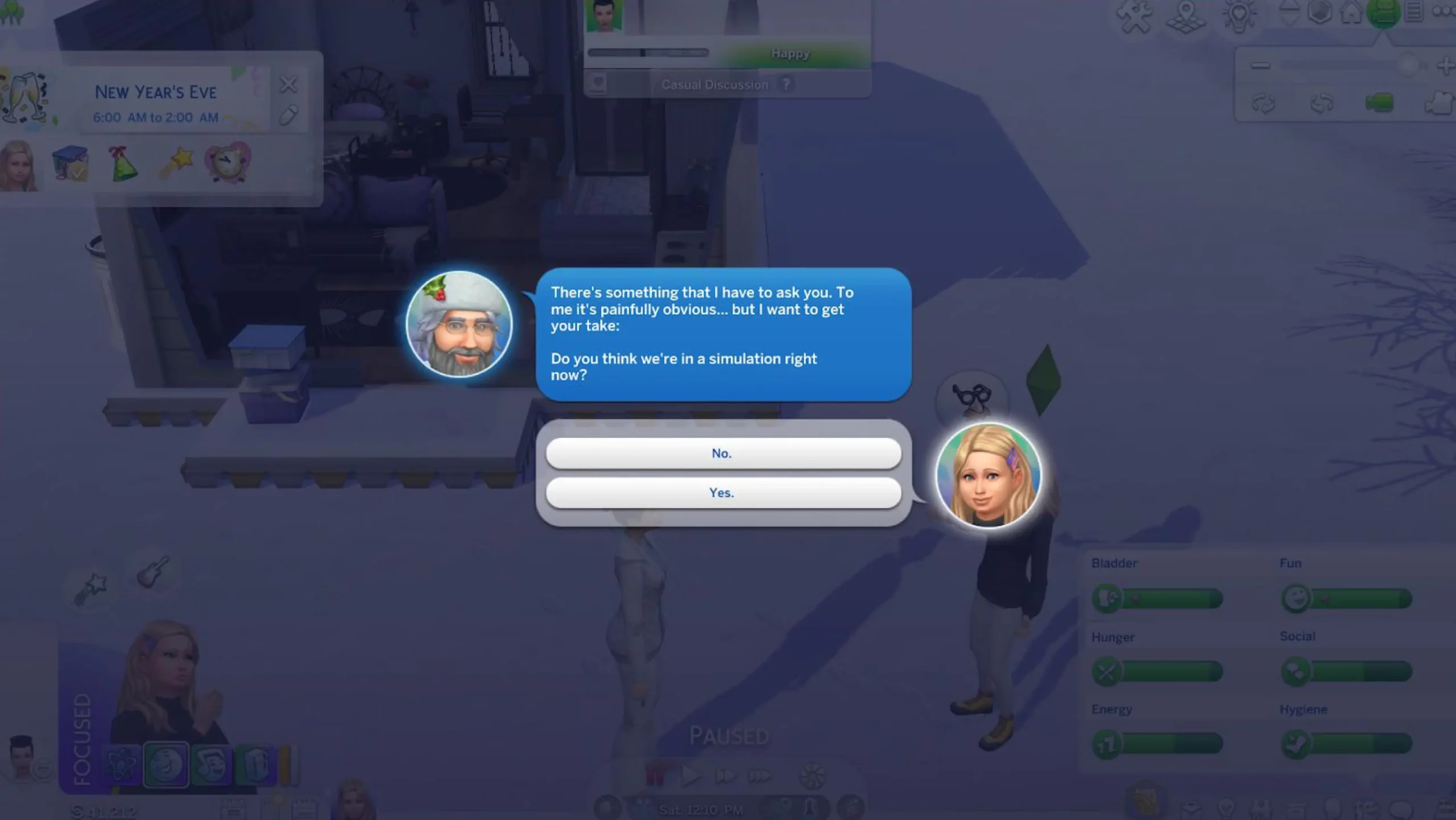Click the bearded Sim's portrait with holly hat
1456x820 pixels.
coord(459,324)
